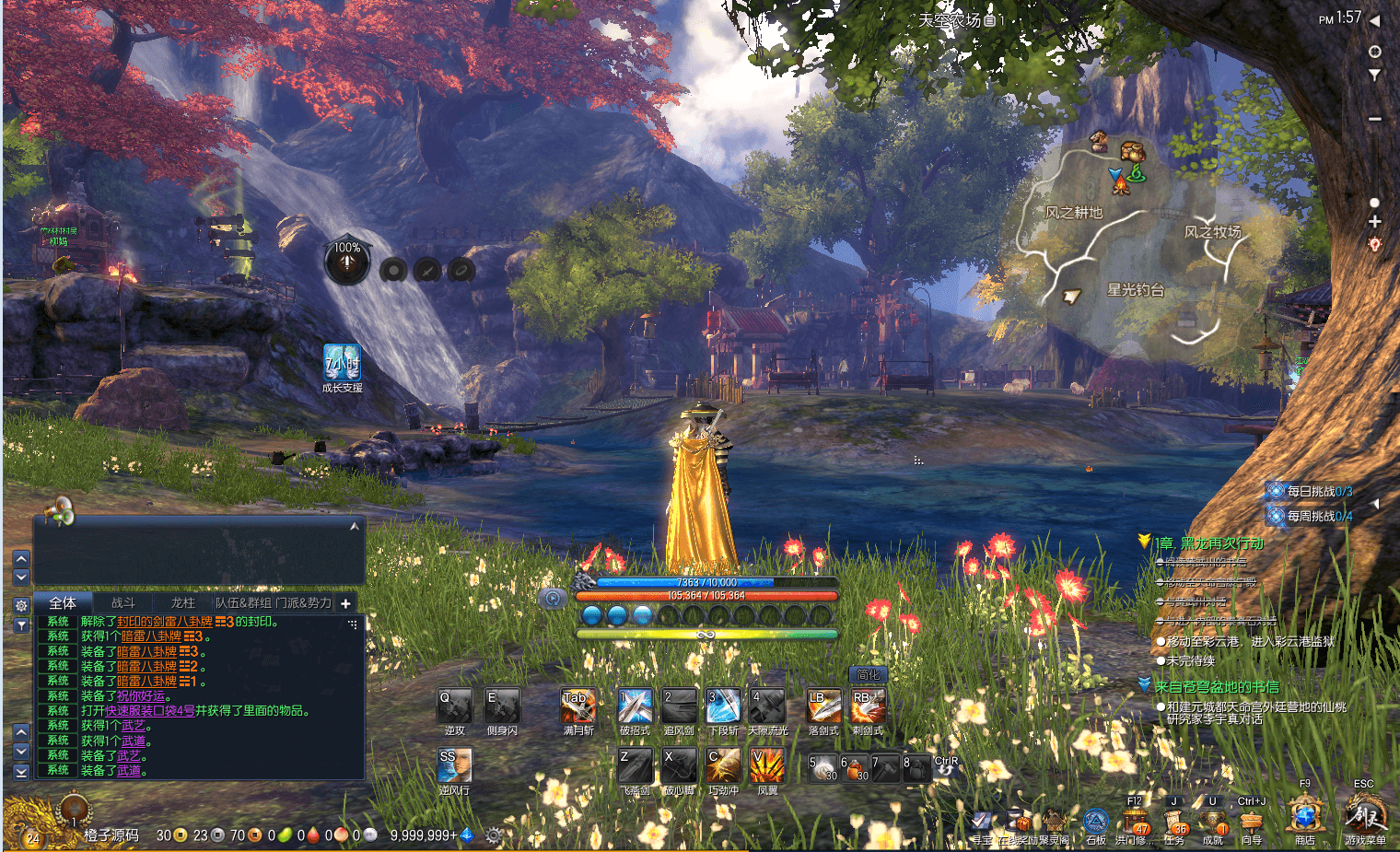Use the 破招式 skill
The width and height of the screenshot is (1400, 852).
point(635,706)
